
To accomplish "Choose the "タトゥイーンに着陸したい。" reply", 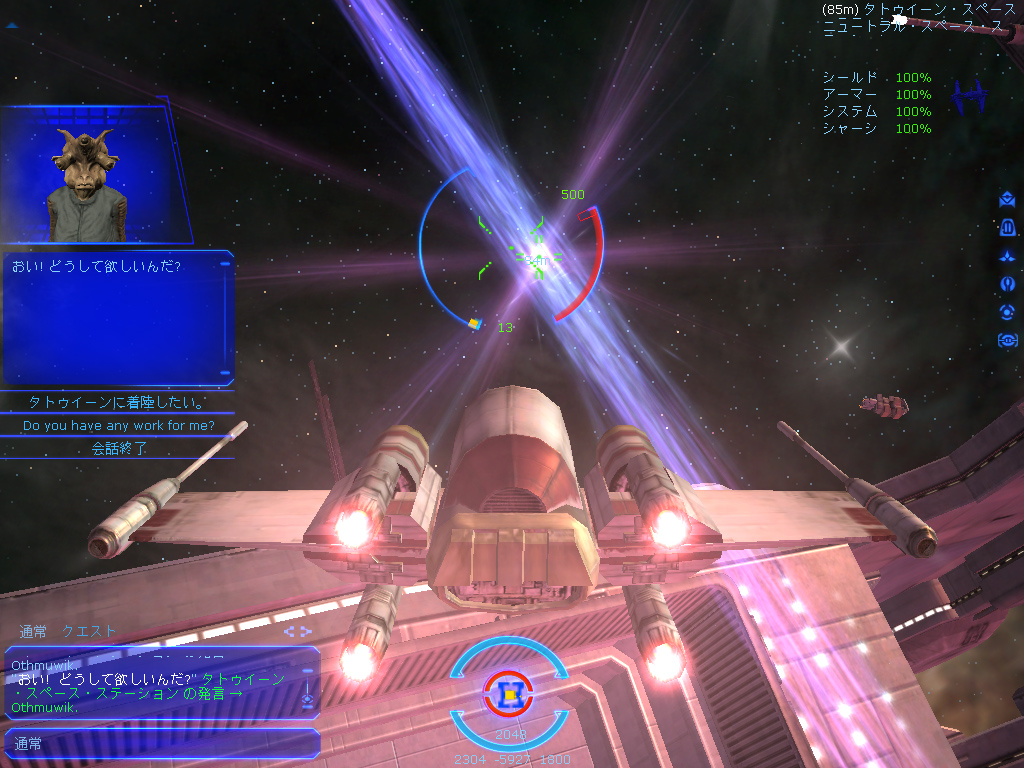I will [x=118, y=403].
